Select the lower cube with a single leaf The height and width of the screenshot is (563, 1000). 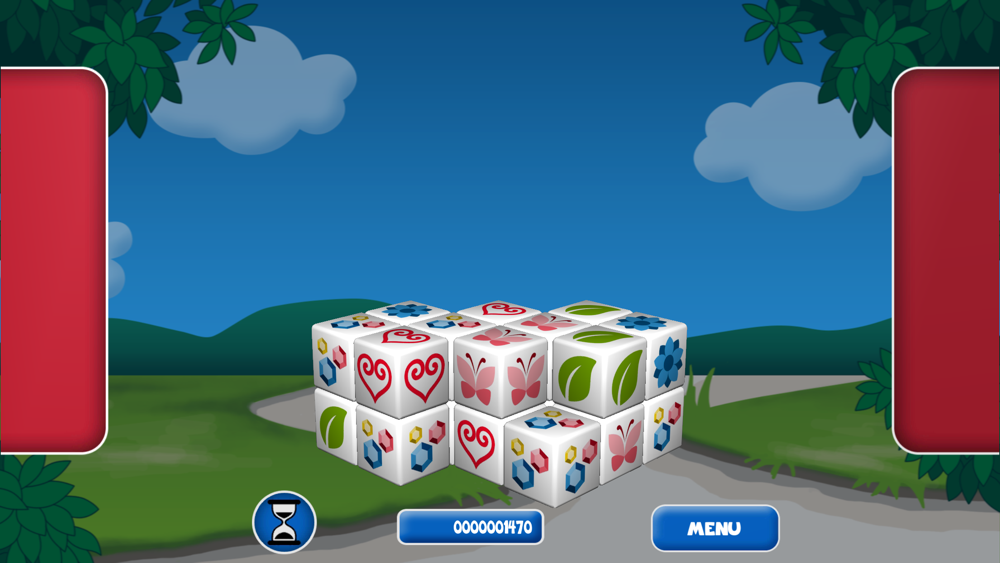tap(334, 426)
